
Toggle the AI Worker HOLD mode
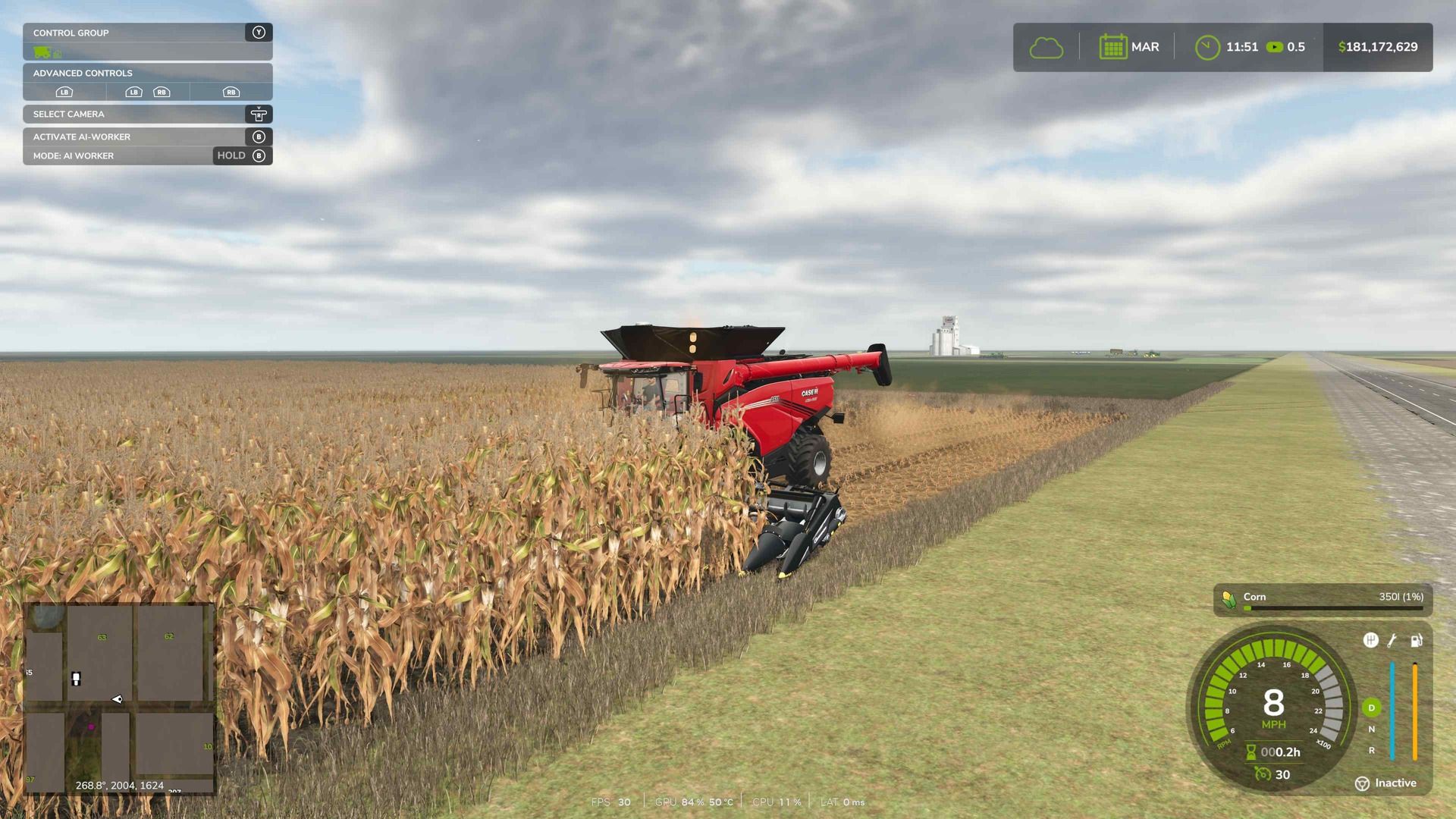tap(230, 155)
